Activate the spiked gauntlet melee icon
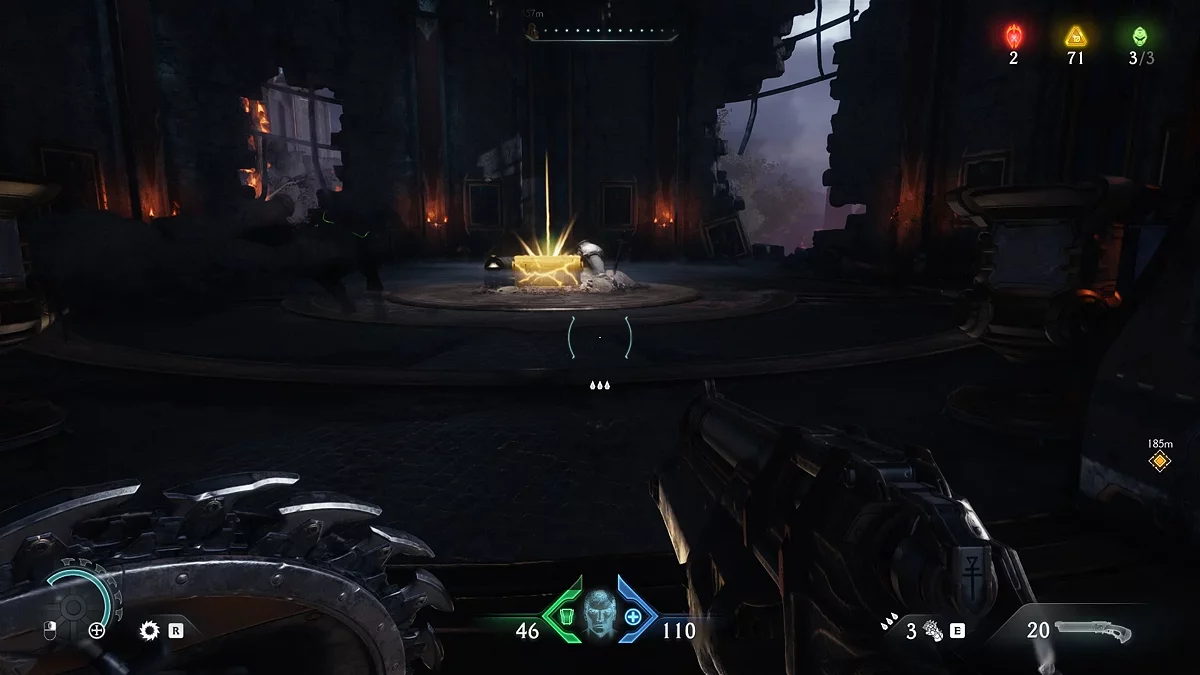Image resolution: width=1200 pixels, height=675 pixels. [x=933, y=631]
